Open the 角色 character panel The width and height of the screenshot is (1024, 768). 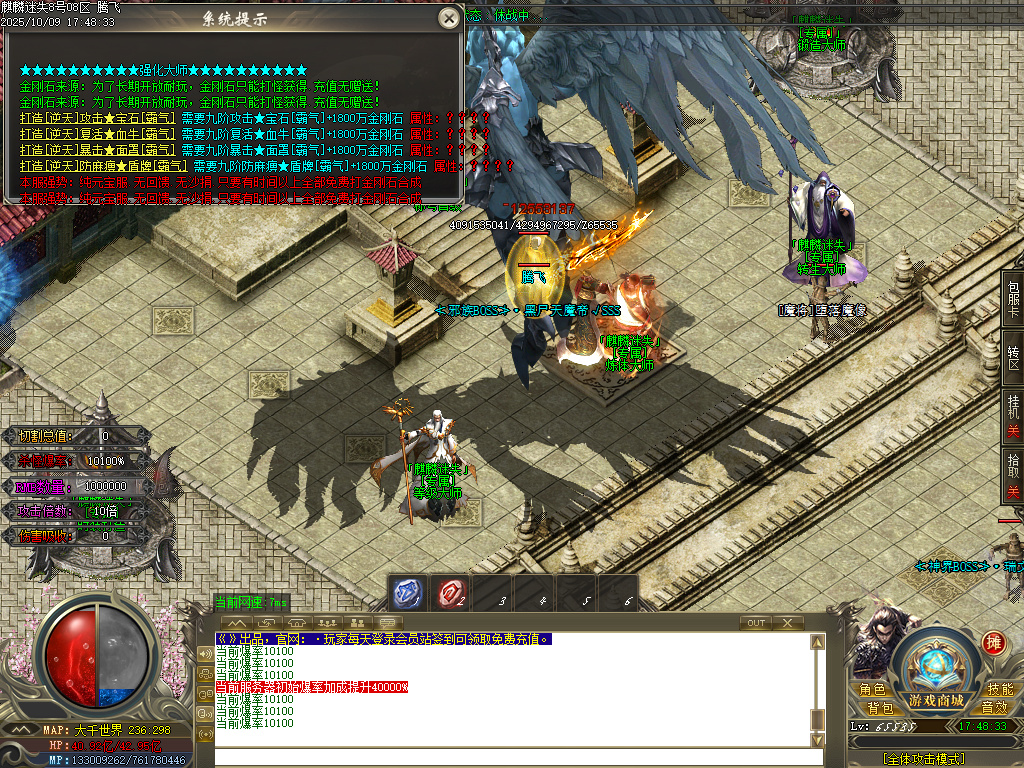[872, 690]
